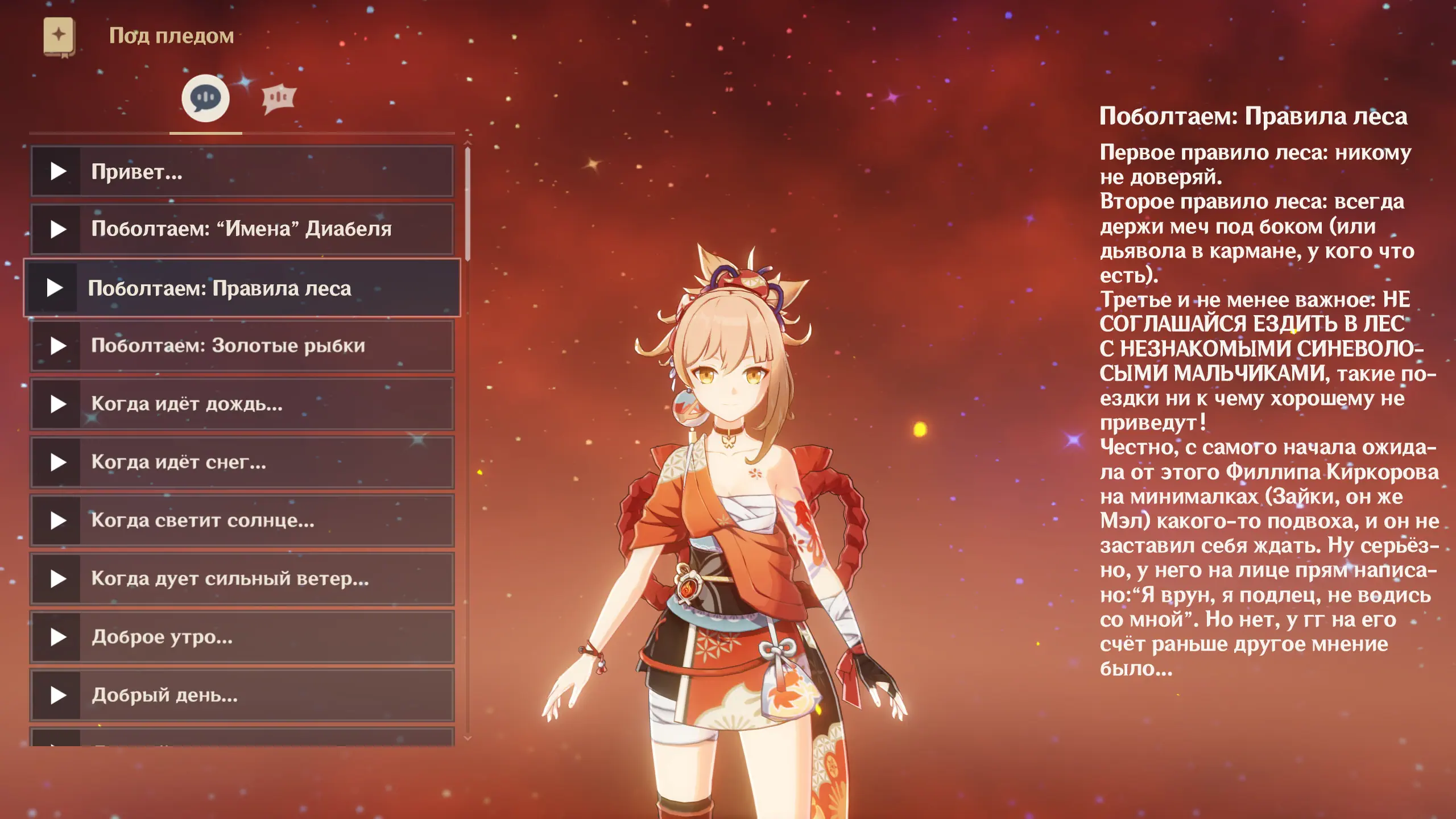Choose 'Поболтаем: Правила леса' row

tap(242, 288)
